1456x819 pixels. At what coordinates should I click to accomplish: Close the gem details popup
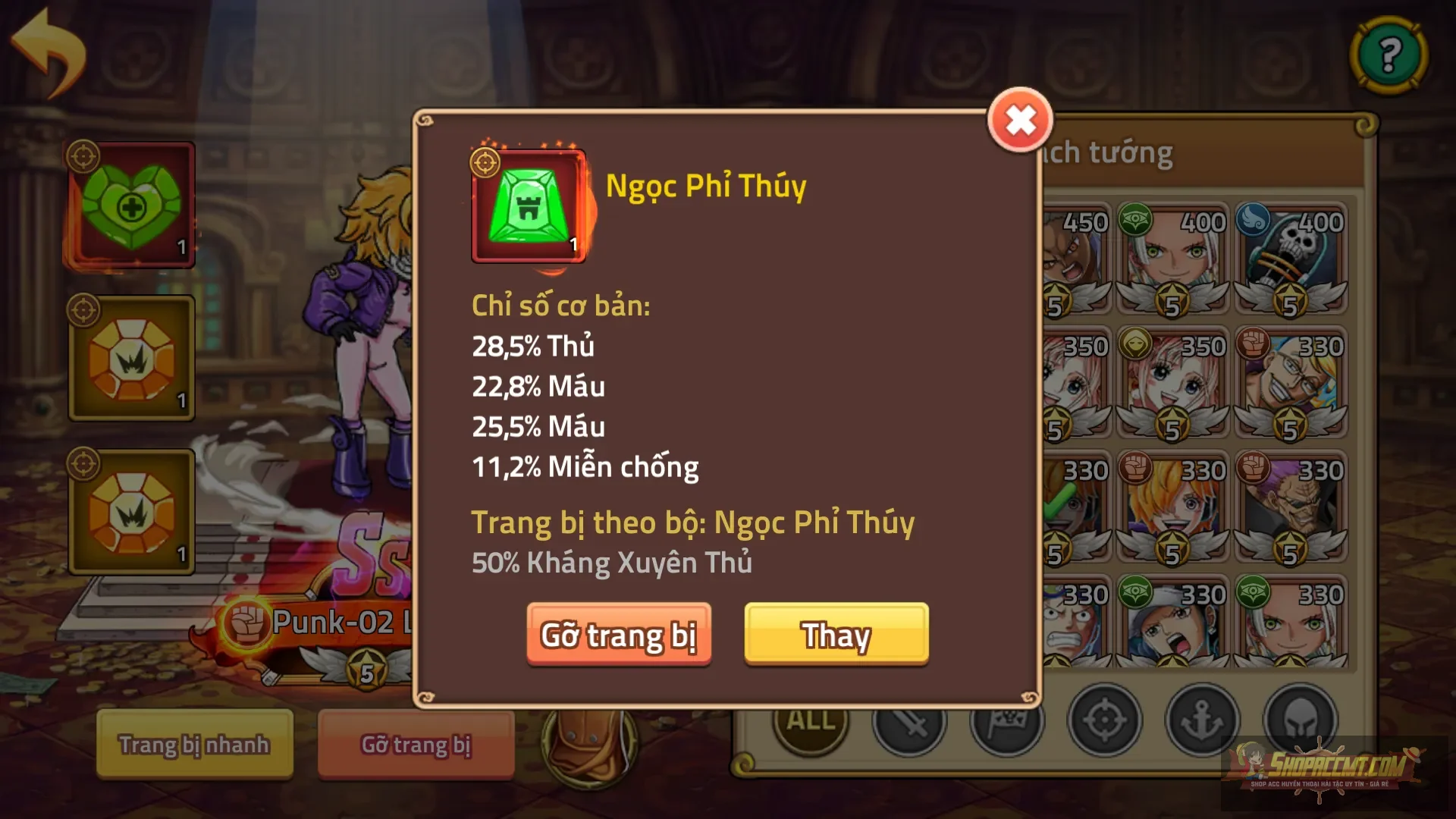click(1021, 119)
